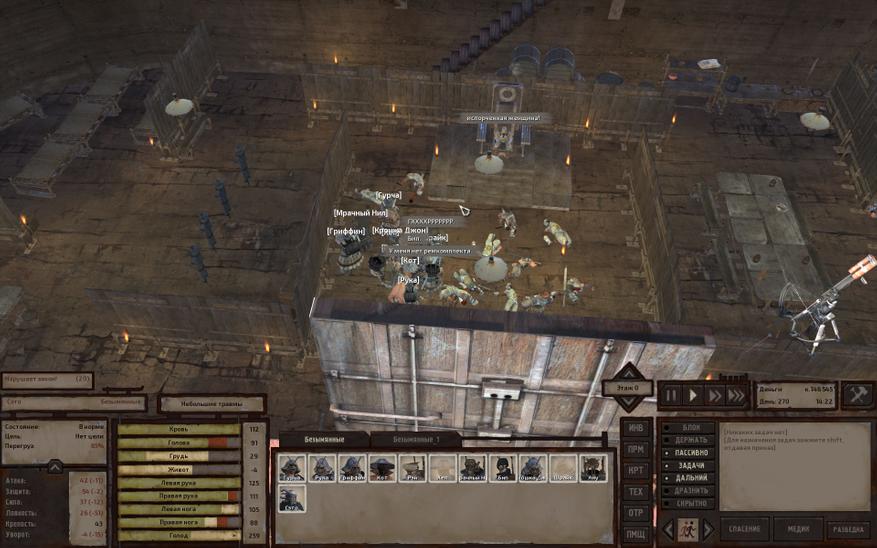Activate the fastest triple-arrow speed
877x548 pixels.
736,395
